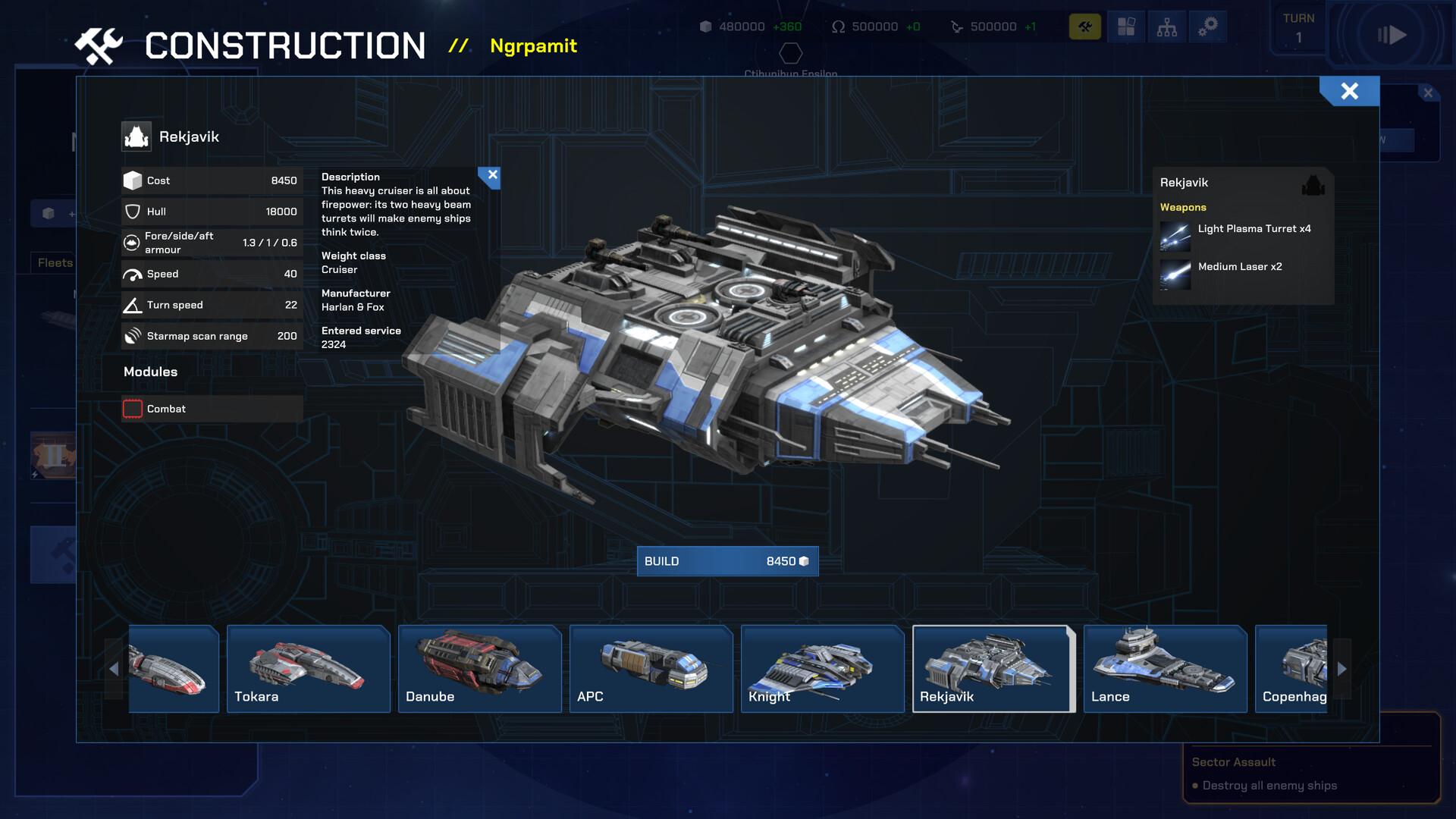Click the Omega resource icon showing 500000
1456x819 pixels.
coord(839,26)
